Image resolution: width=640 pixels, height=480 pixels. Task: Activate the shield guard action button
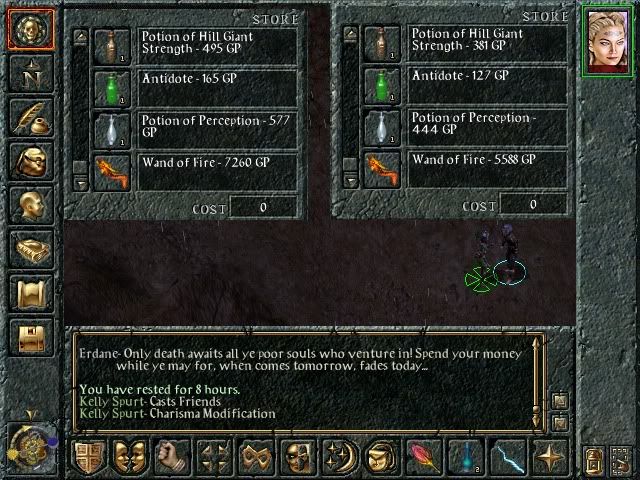89,456
